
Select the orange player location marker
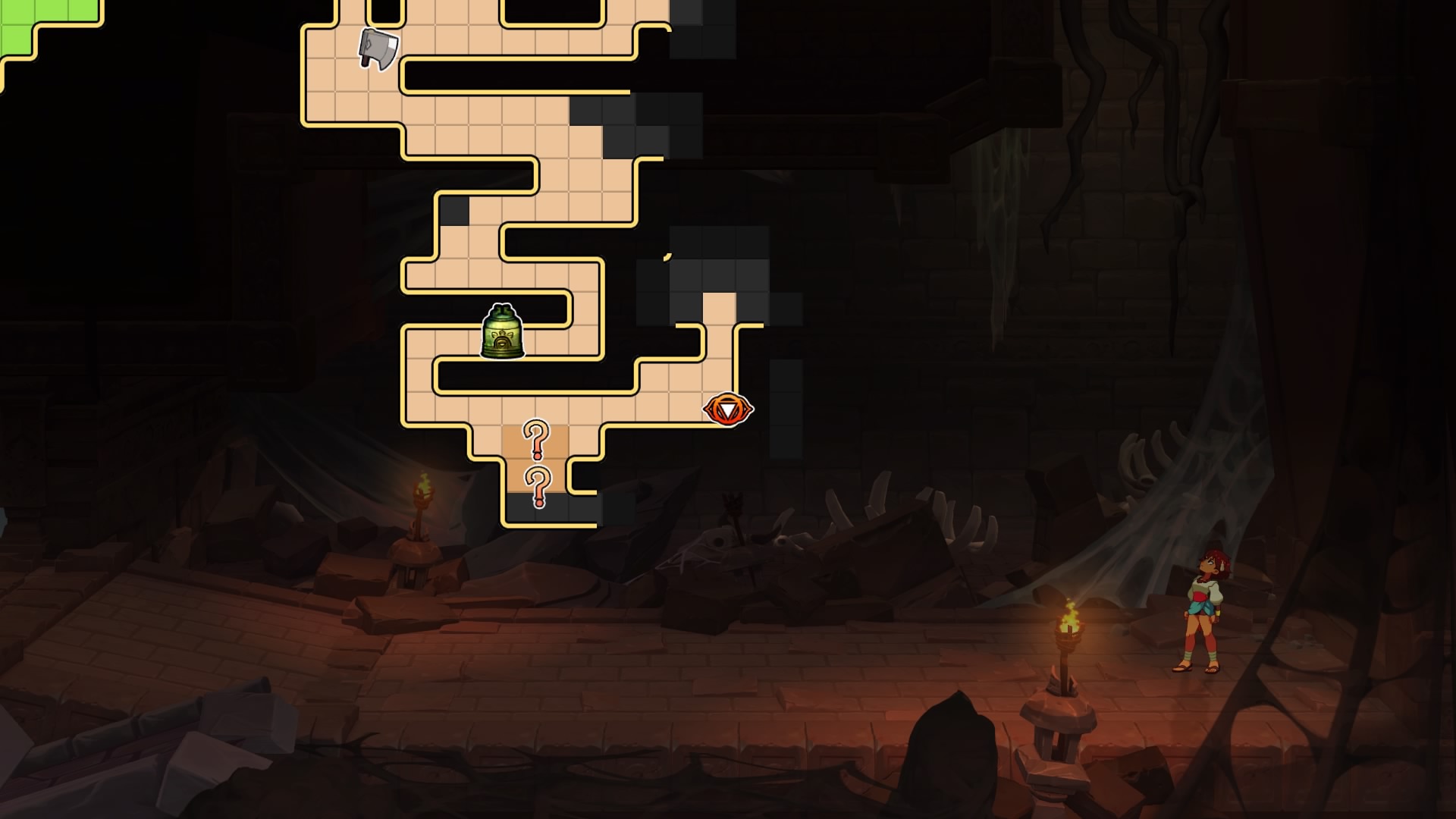point(727,410)
